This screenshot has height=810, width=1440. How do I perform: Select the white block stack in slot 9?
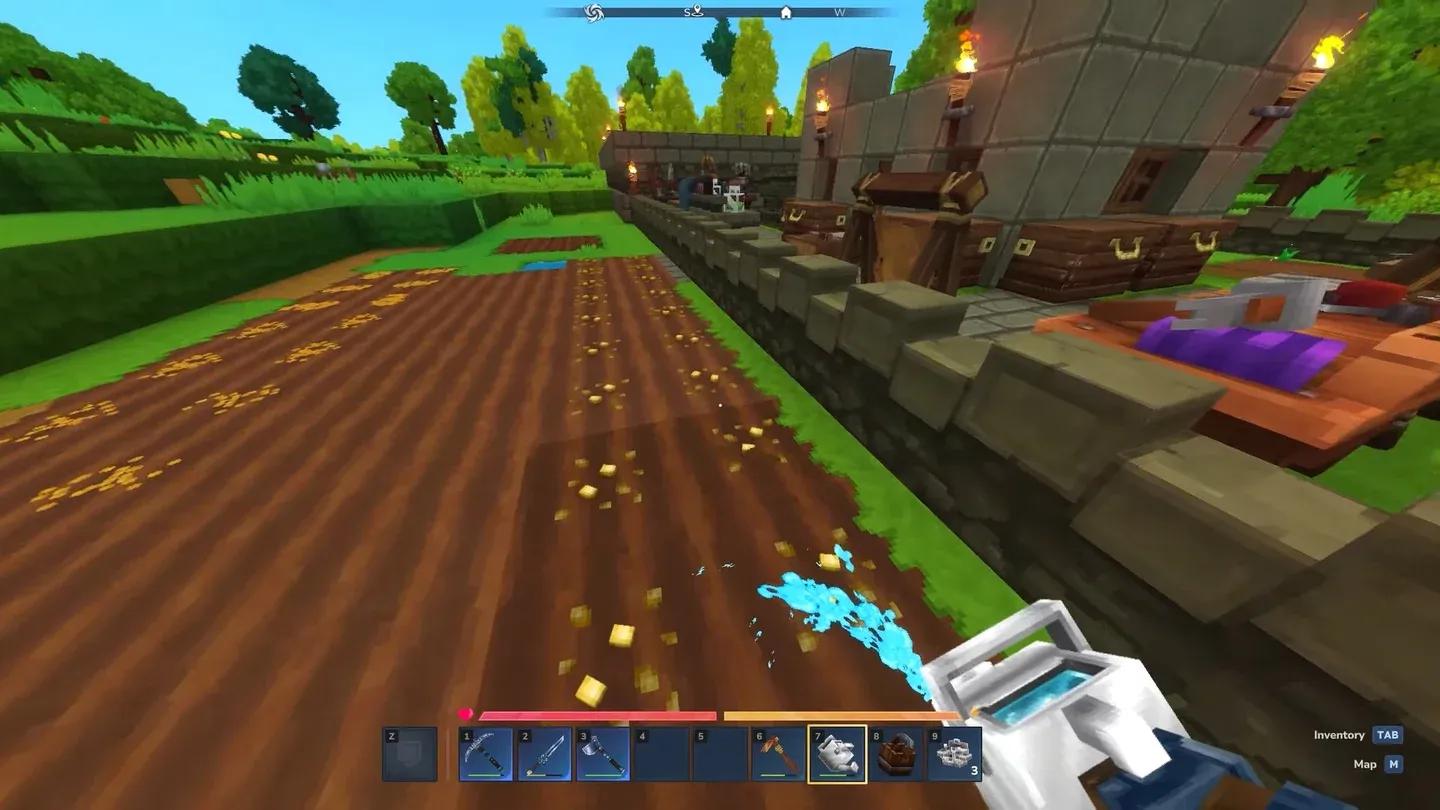tap(954, 754)
